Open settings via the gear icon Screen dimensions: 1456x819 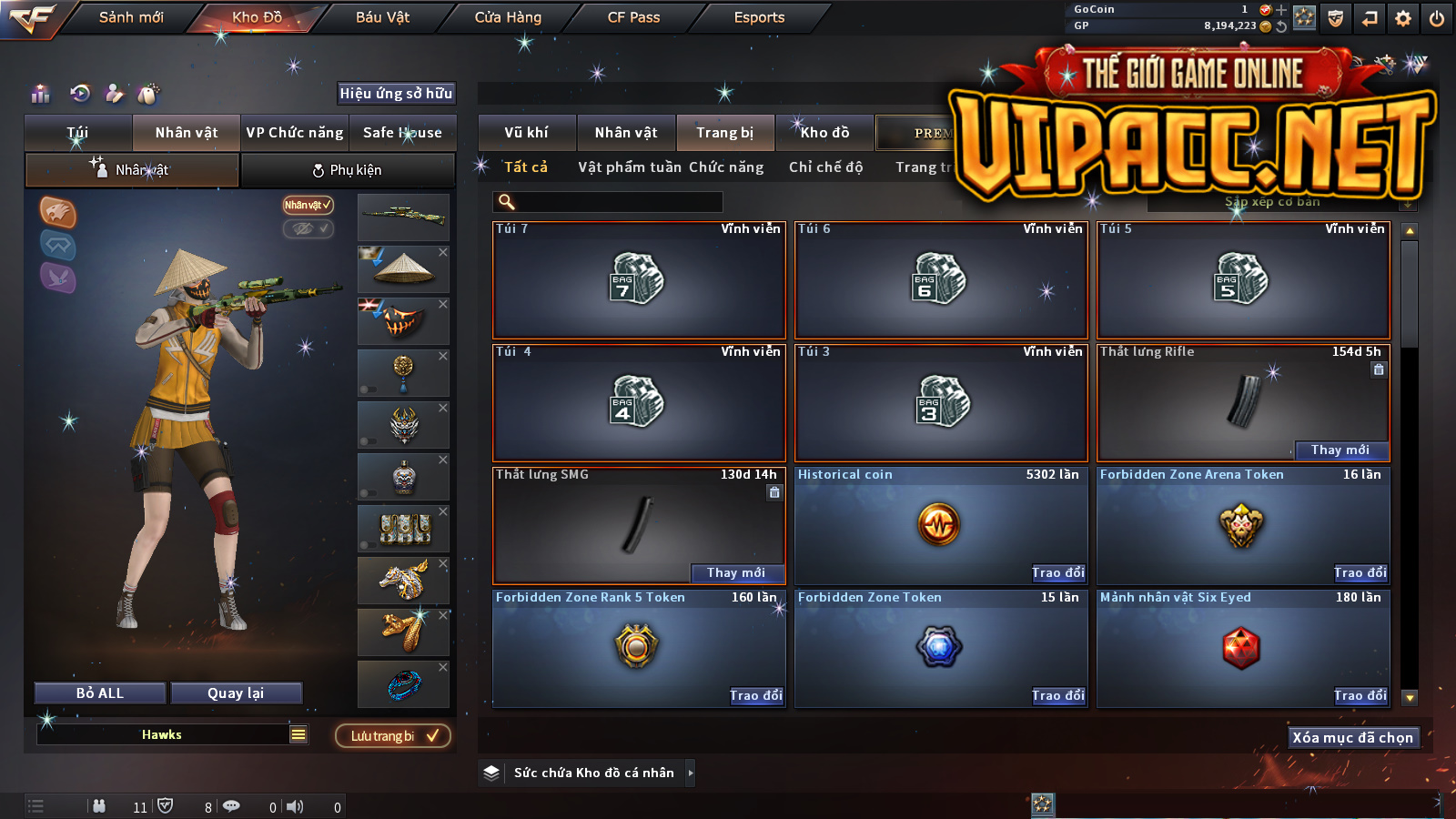1403,18
